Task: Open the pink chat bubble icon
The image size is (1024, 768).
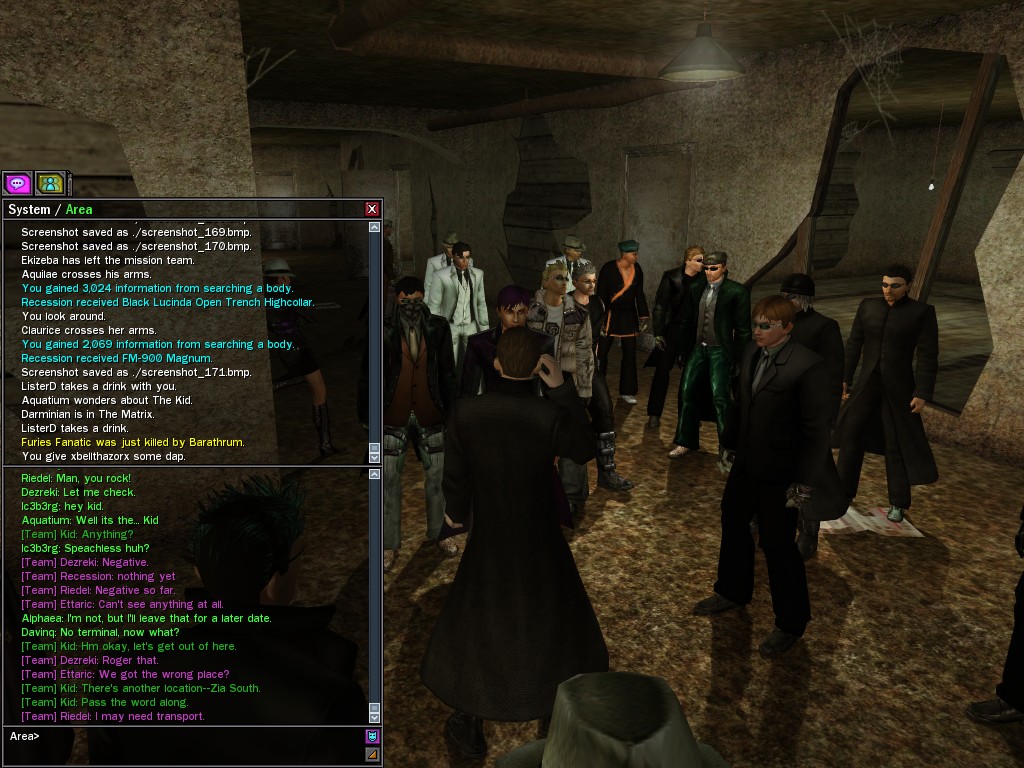Action: [x=17, y=183]
